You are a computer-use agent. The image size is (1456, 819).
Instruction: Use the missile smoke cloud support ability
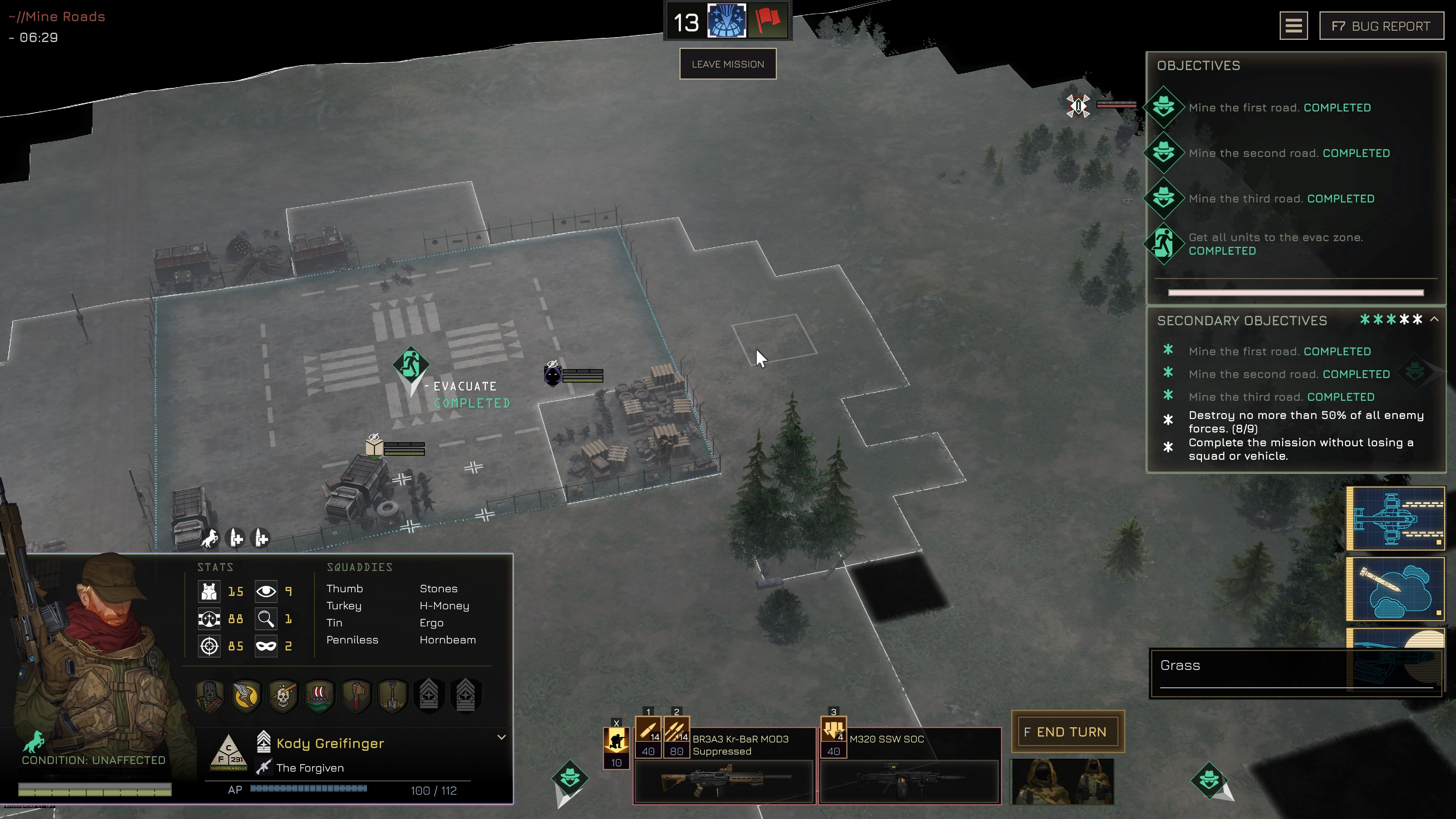click(1395, 589)
